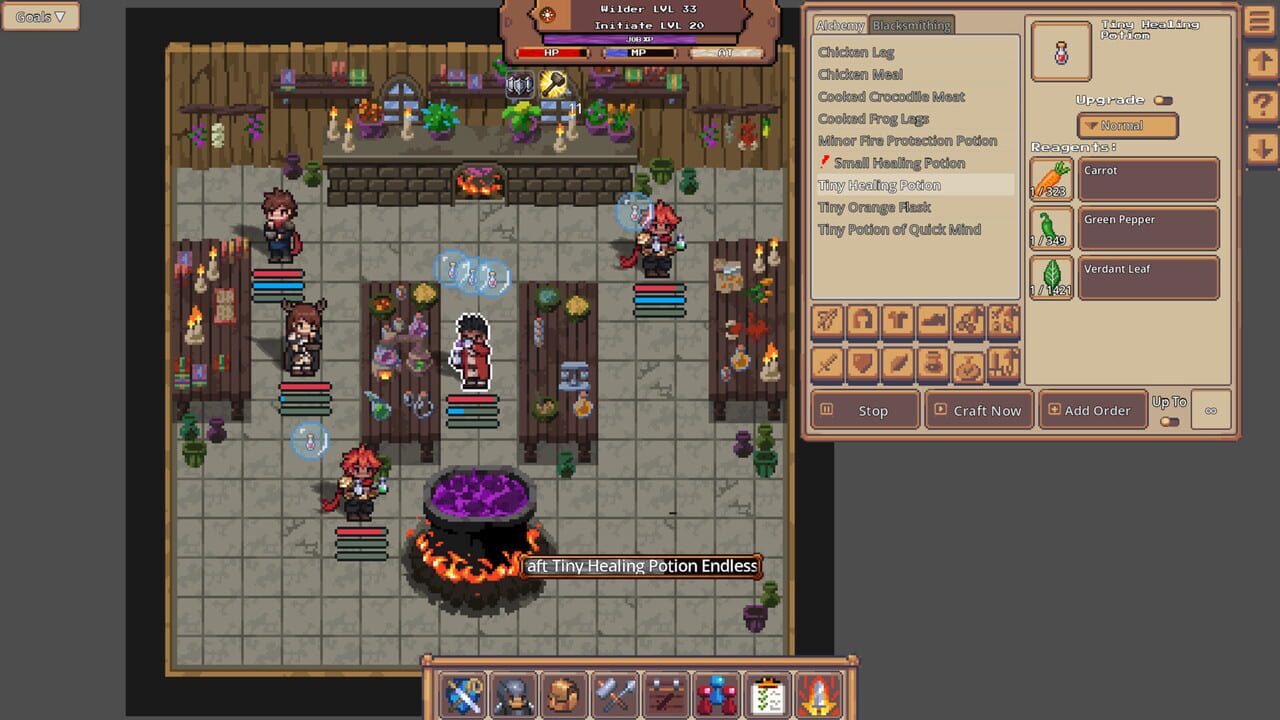Image resolution: width=1280 pixels, height=720 pixels.
Task: Open the backpack inventory icon
Action: [x=564, y=693]
